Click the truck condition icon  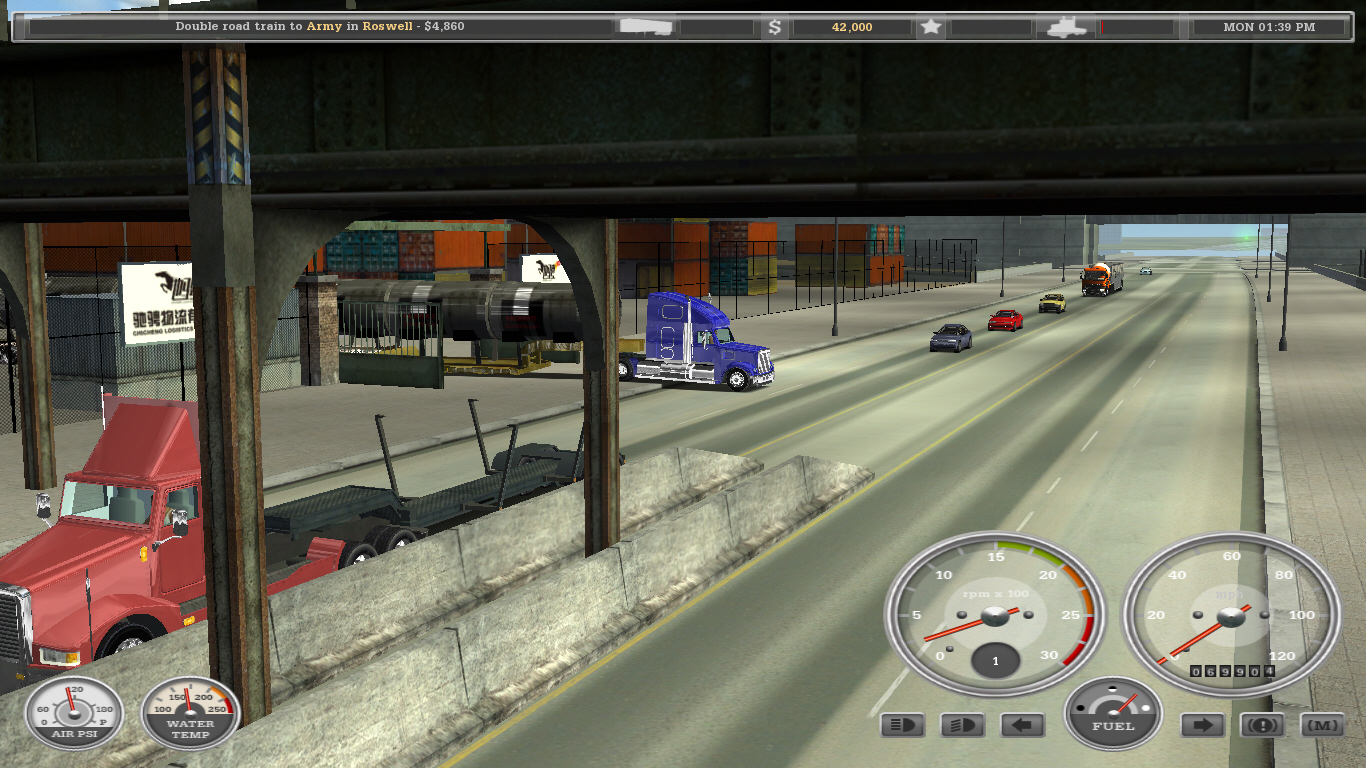pos(1066,27)
